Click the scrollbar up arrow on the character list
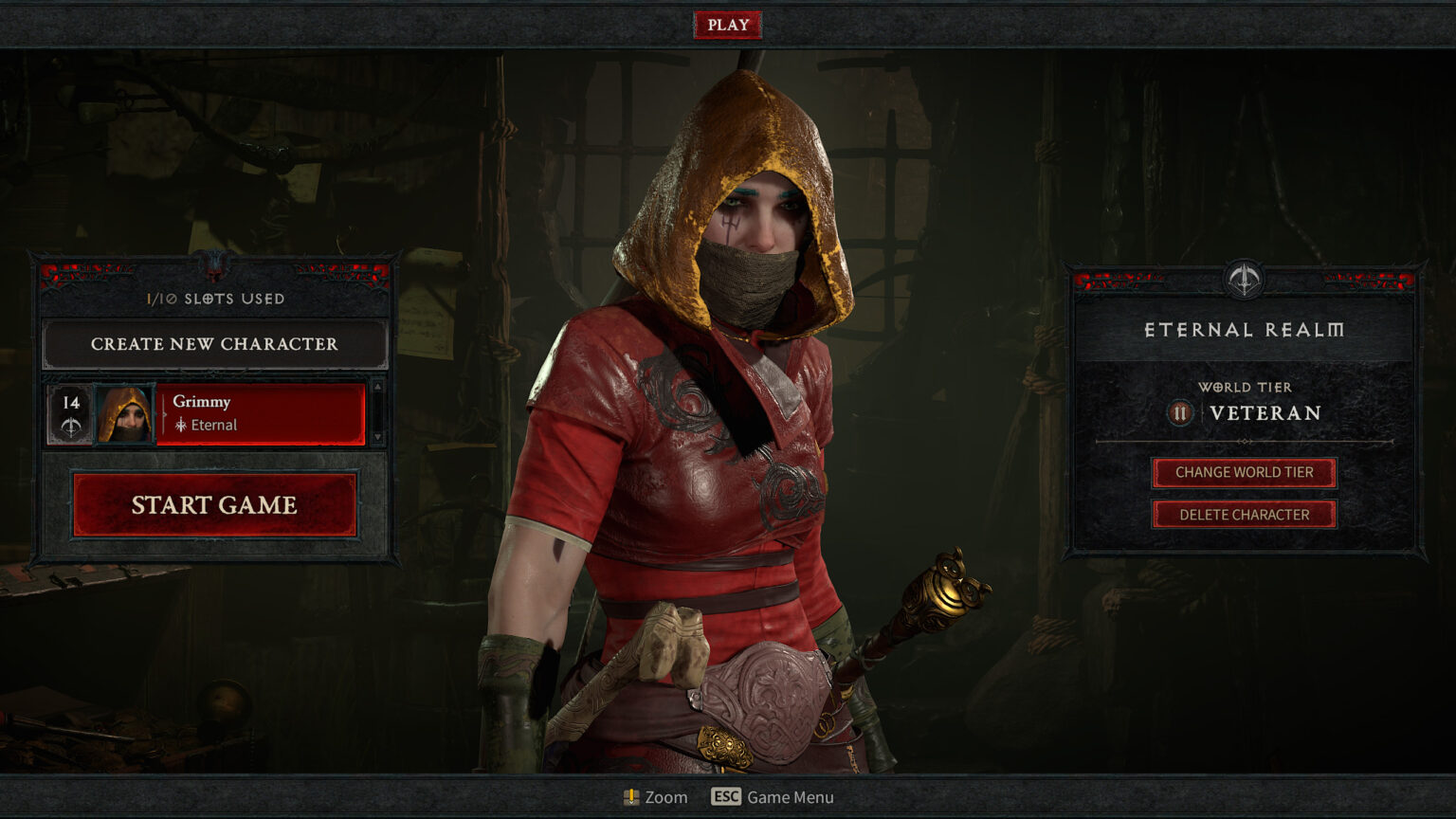1456x819 pixels. (376, 388)
